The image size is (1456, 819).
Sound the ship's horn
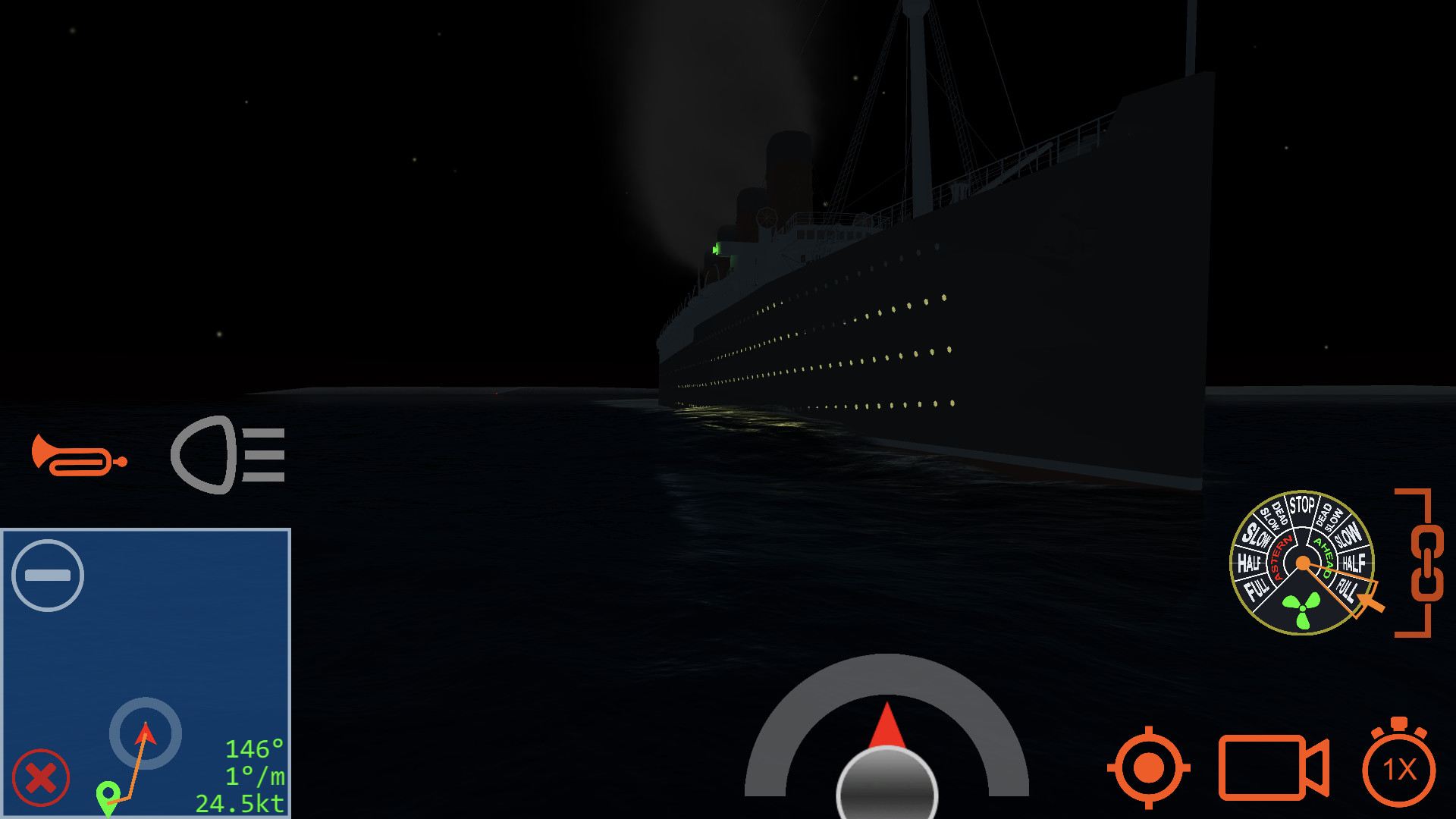coord(78,456)
